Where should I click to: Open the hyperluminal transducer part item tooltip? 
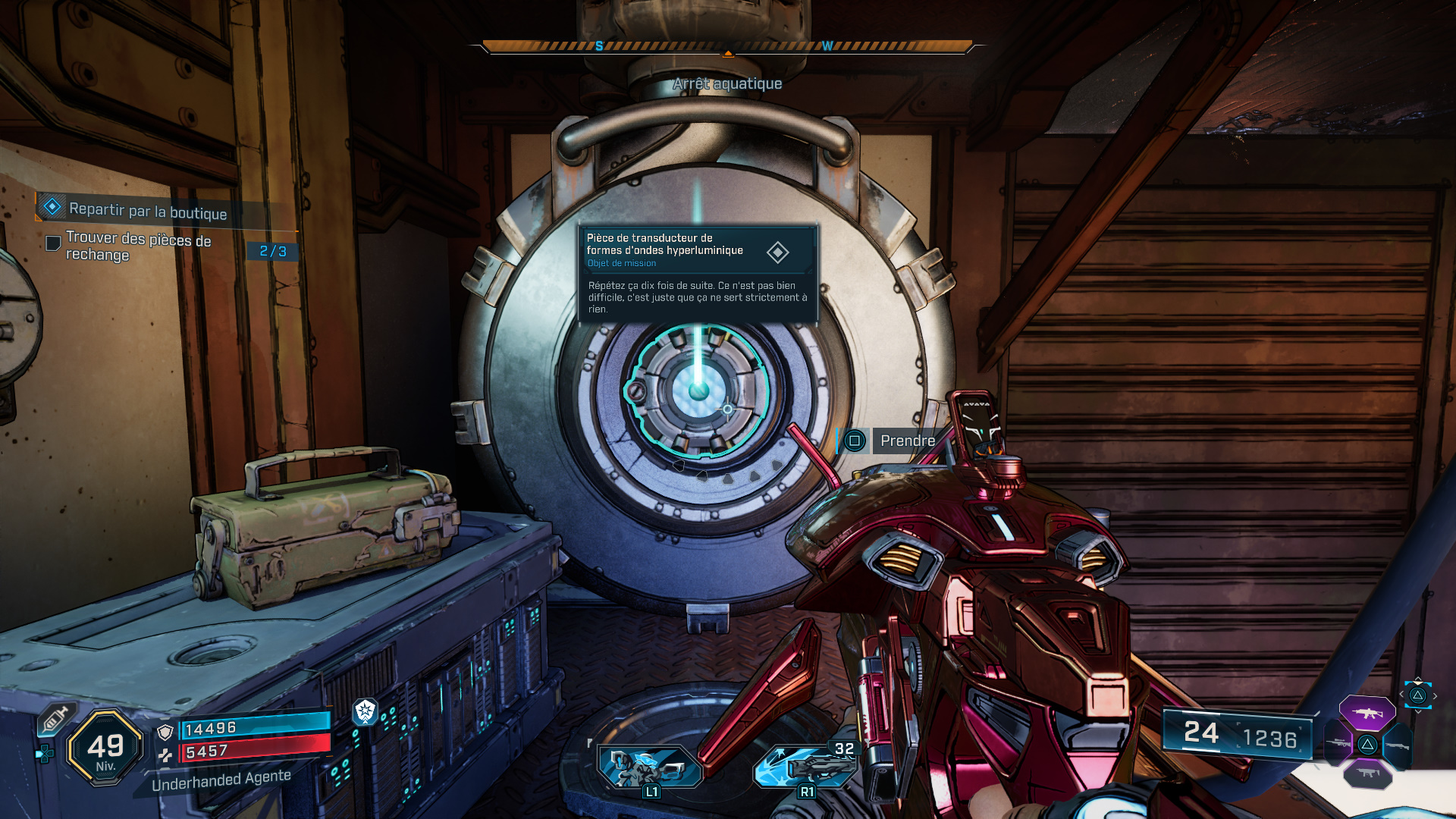(x=698, y=275)
